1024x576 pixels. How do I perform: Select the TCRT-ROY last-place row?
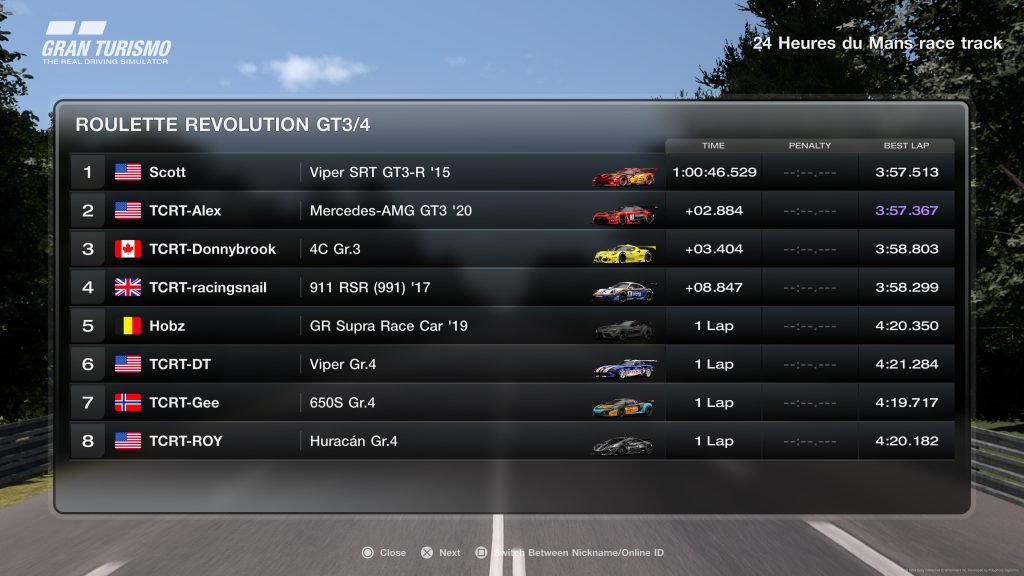click(511, 441)
